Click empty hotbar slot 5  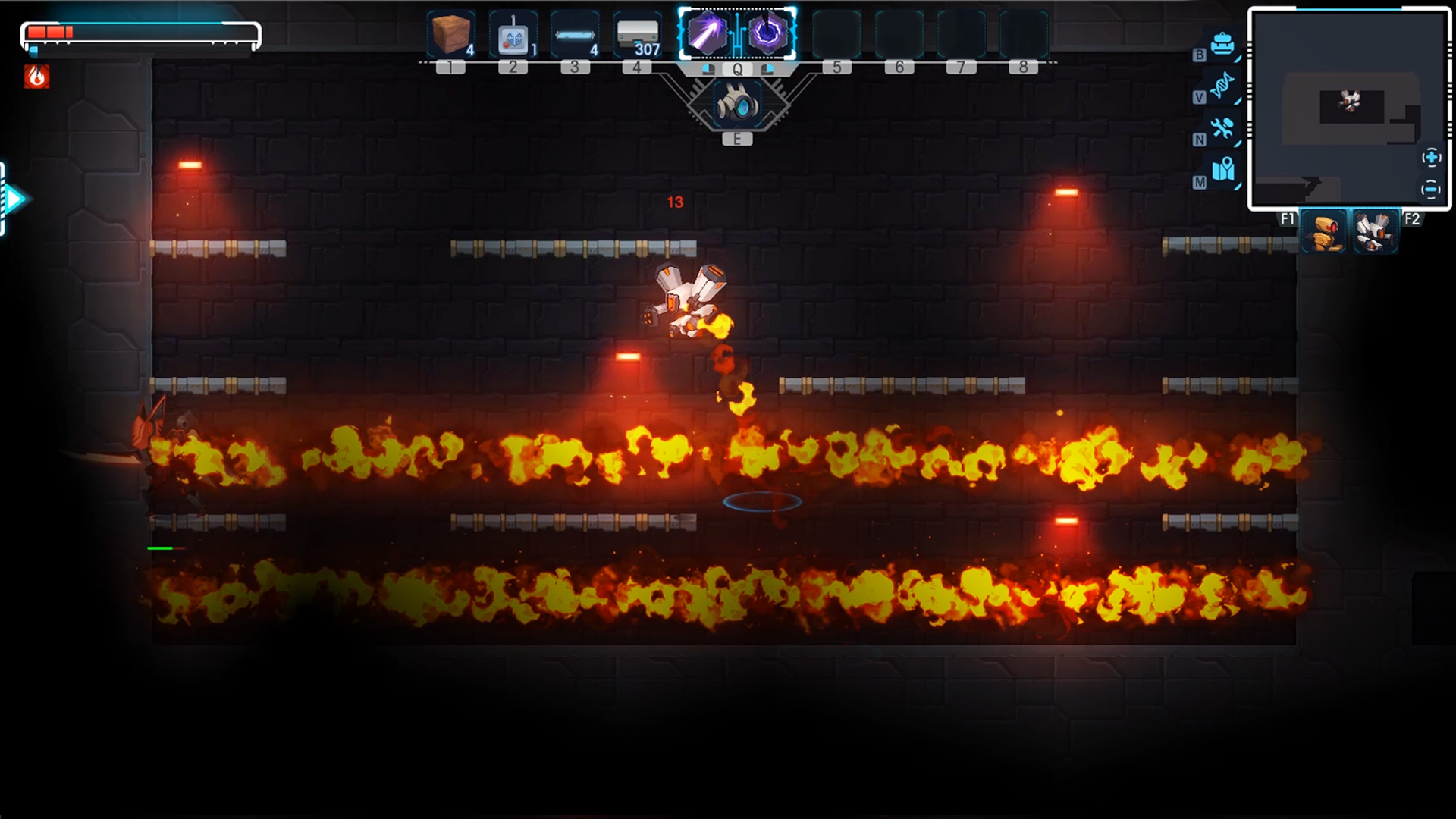pos(836,33)
